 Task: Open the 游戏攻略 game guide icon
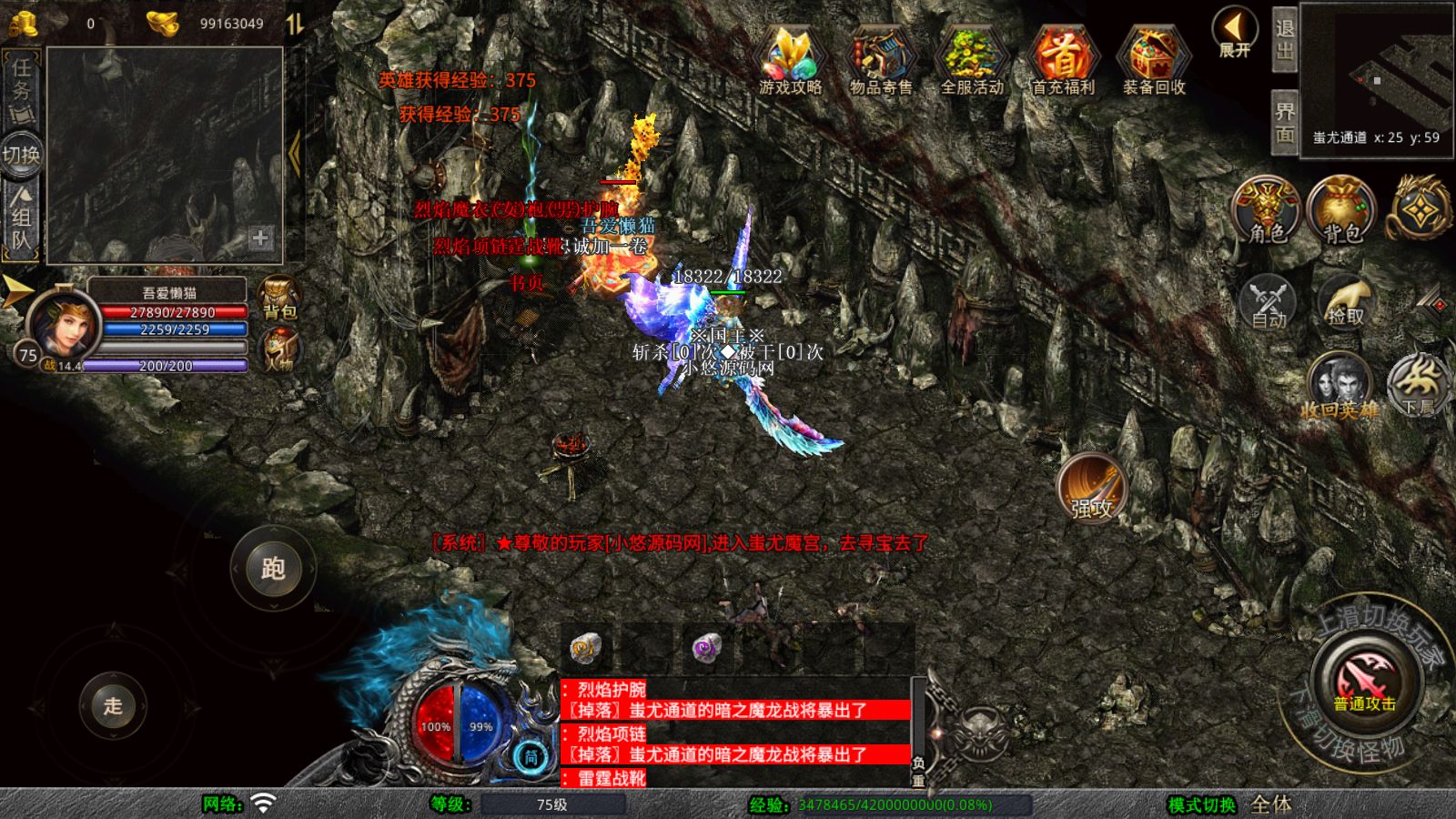pos(790,60)
